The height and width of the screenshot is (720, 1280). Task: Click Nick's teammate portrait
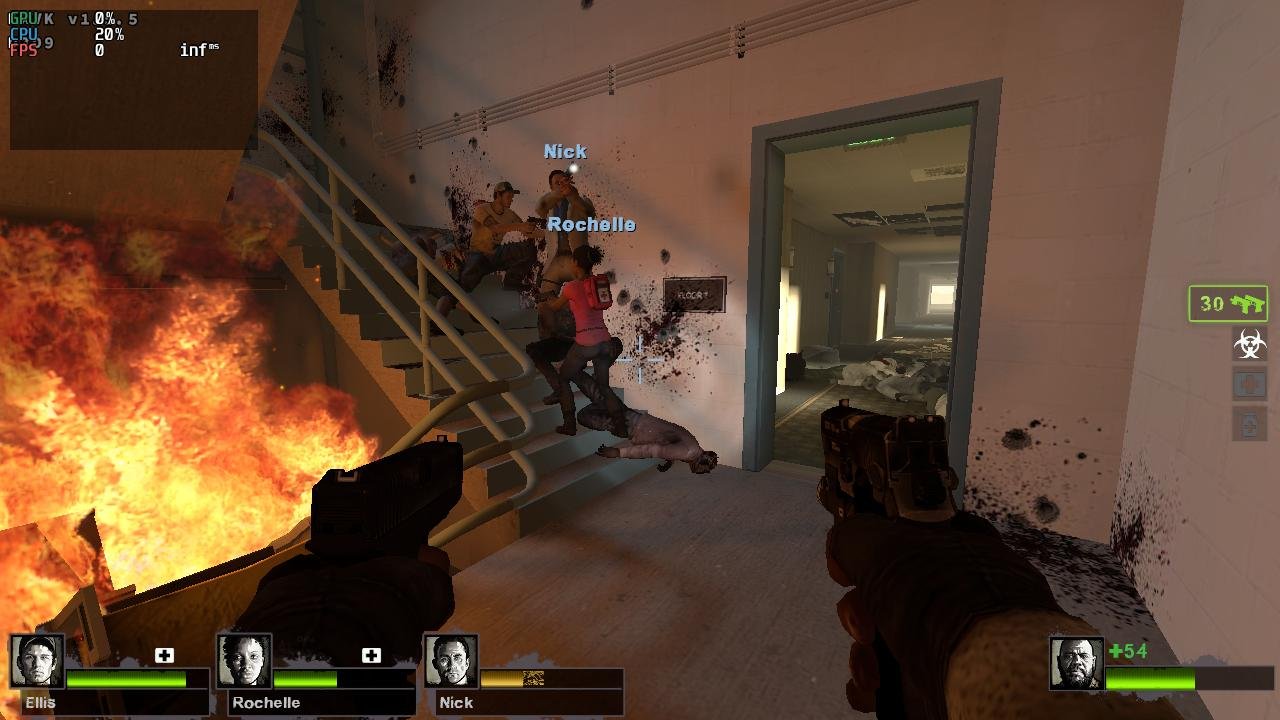pyautogui.click(x=451, y=661)
